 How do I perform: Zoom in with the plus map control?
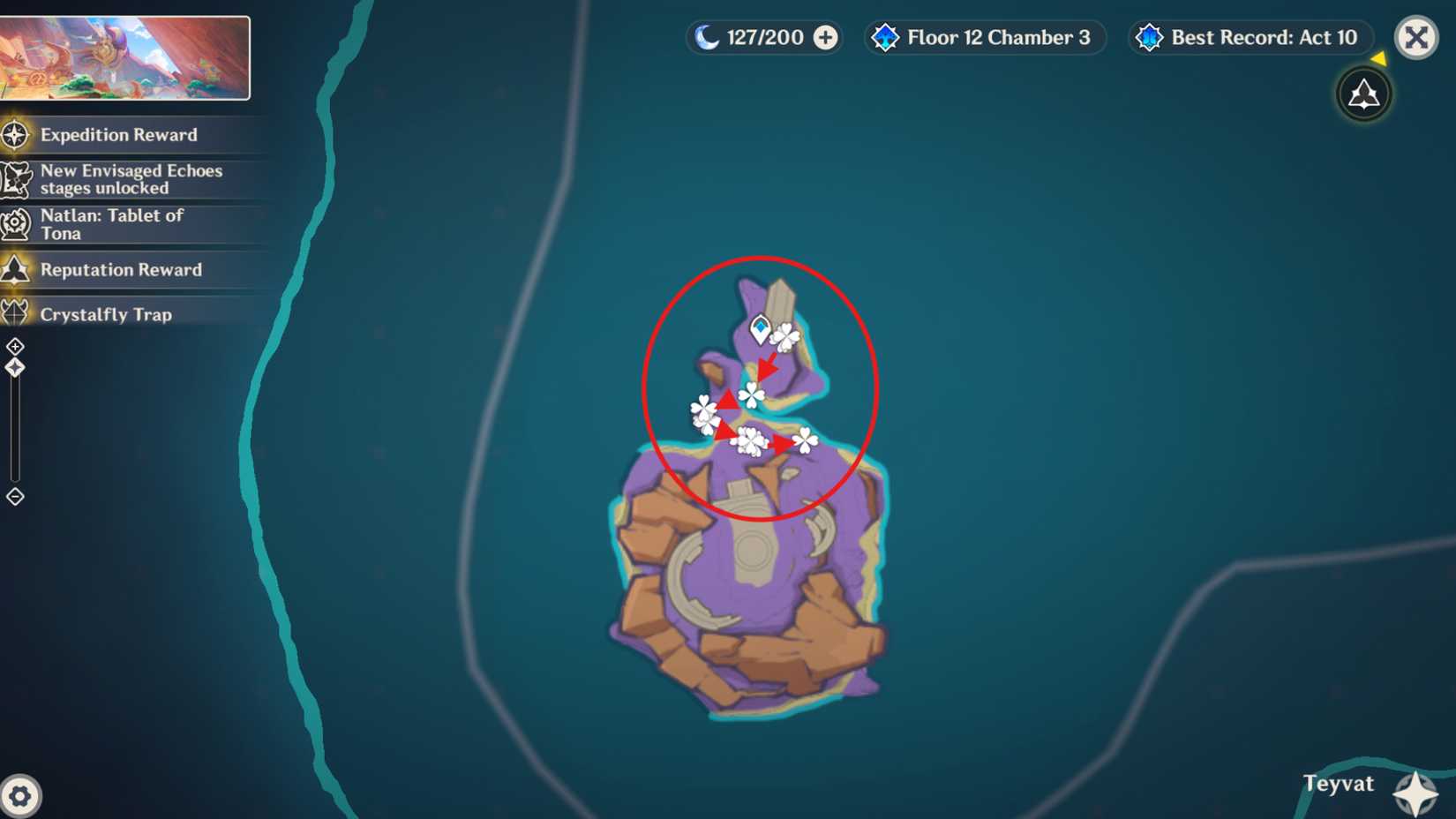[x=15, y=345]
